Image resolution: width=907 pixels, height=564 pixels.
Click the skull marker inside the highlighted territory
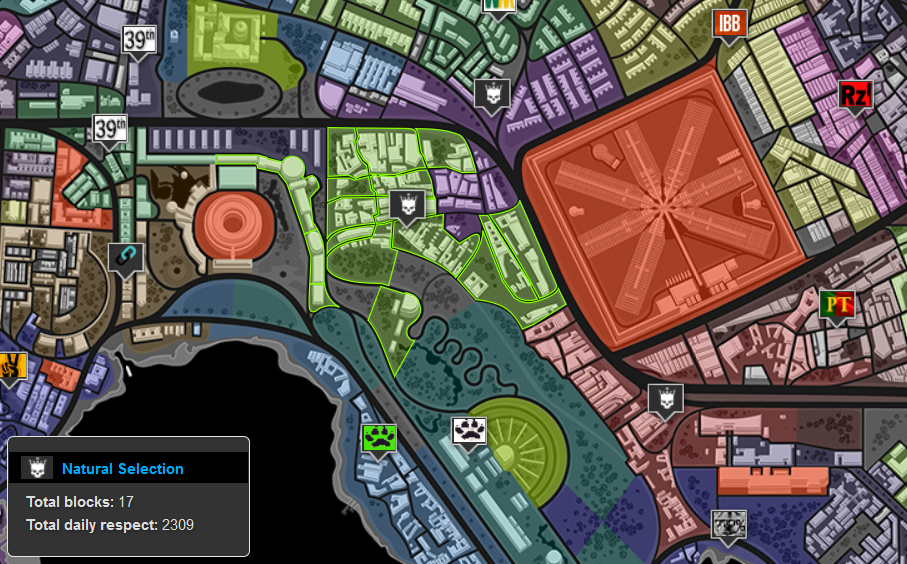pyautogui.click(x=407, y=206)
